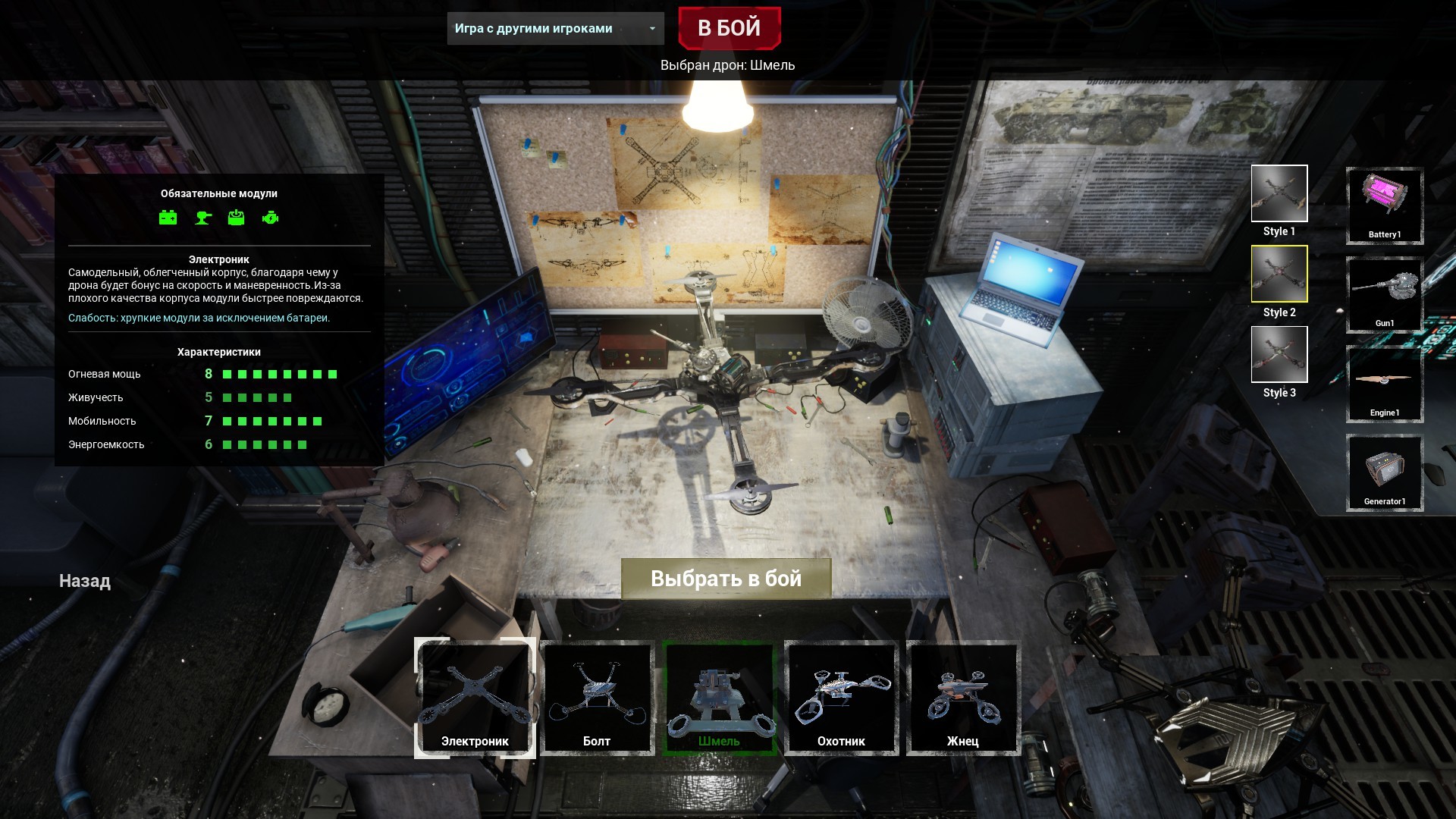Viewport: 1456px width, 819px height.
Task: Open the Battery1 module slot
Action: pyautogui.click(x=1384, y=206)
